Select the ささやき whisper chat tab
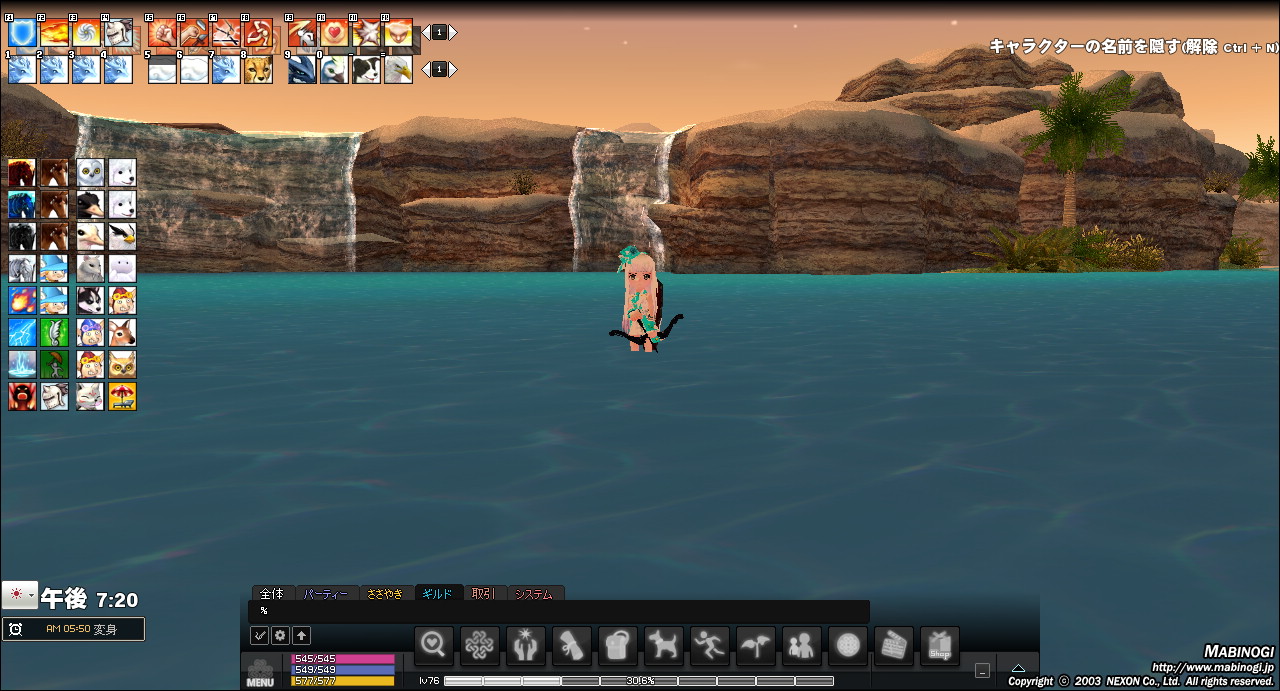This screenshot has width=1280, height=691. click(385, 594)
